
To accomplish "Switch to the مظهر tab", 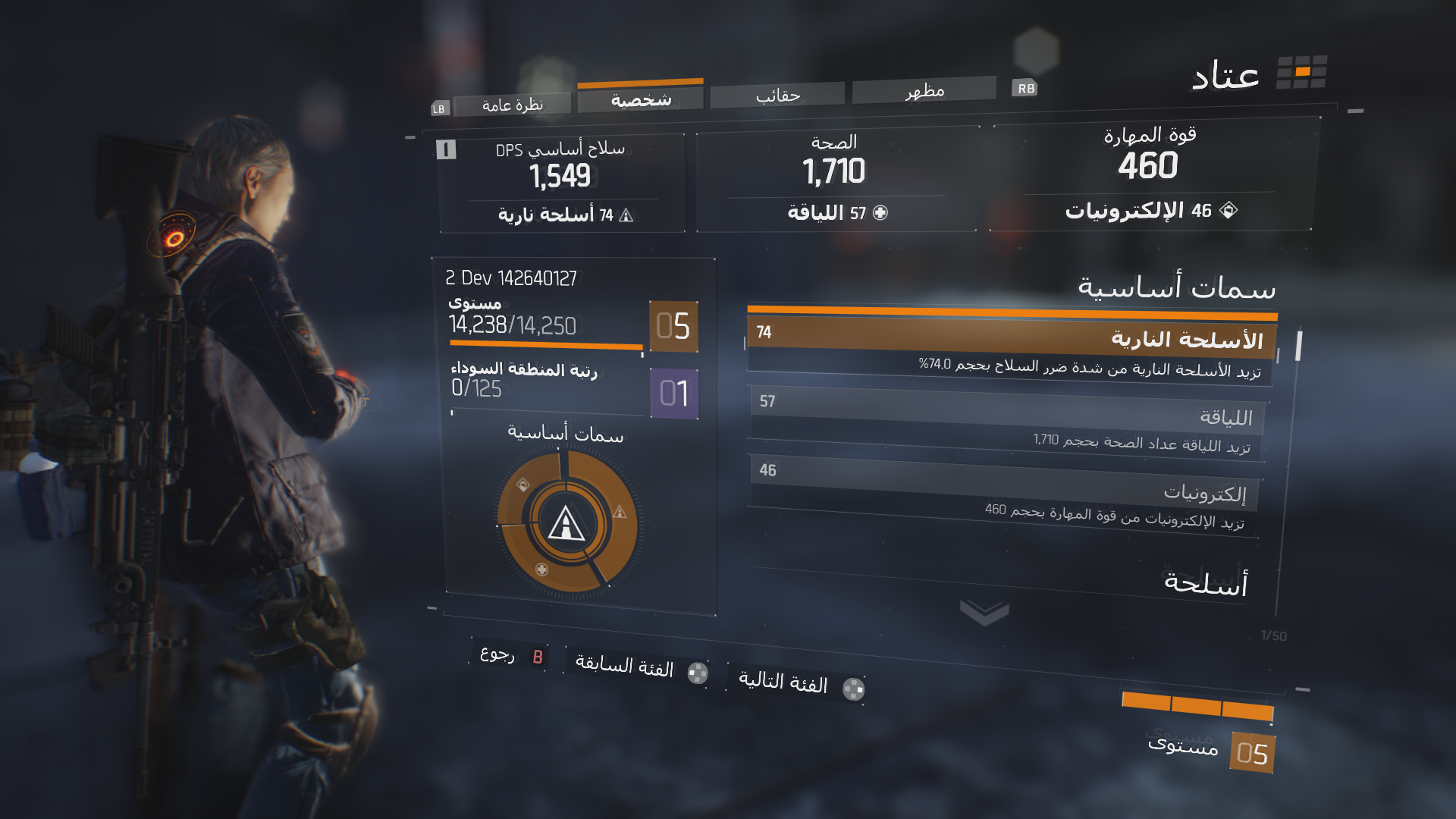I will click(924, 91).
